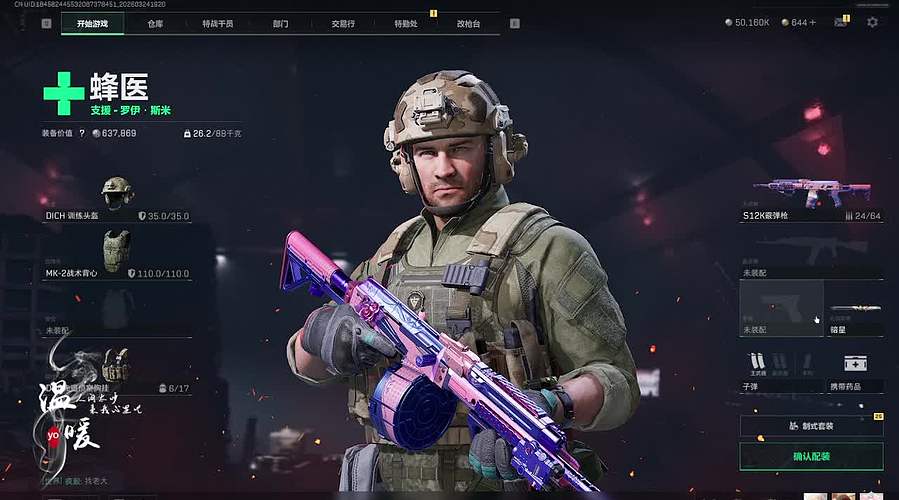Viewport: 899px width, 500px height.
Task: Open the mail envelope icon
Action: (x=840, y=22)
